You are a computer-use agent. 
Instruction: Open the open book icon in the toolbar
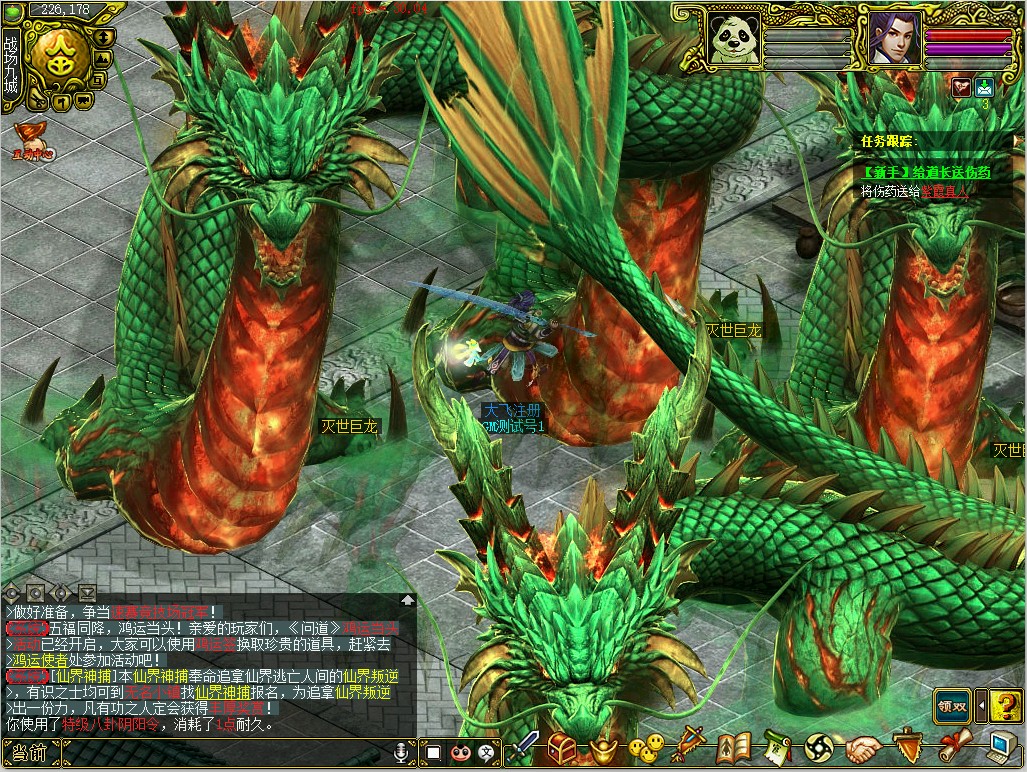click(734, 747)
